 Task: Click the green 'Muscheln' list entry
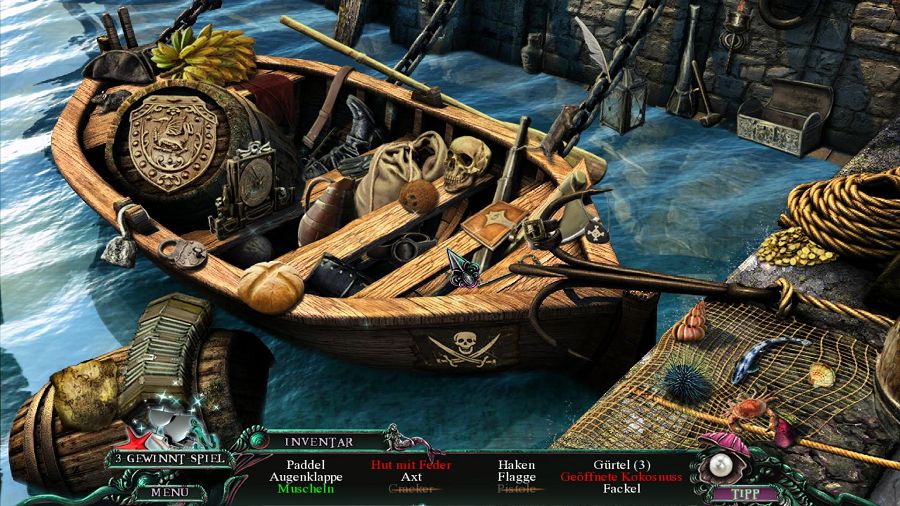click(305, 489)
